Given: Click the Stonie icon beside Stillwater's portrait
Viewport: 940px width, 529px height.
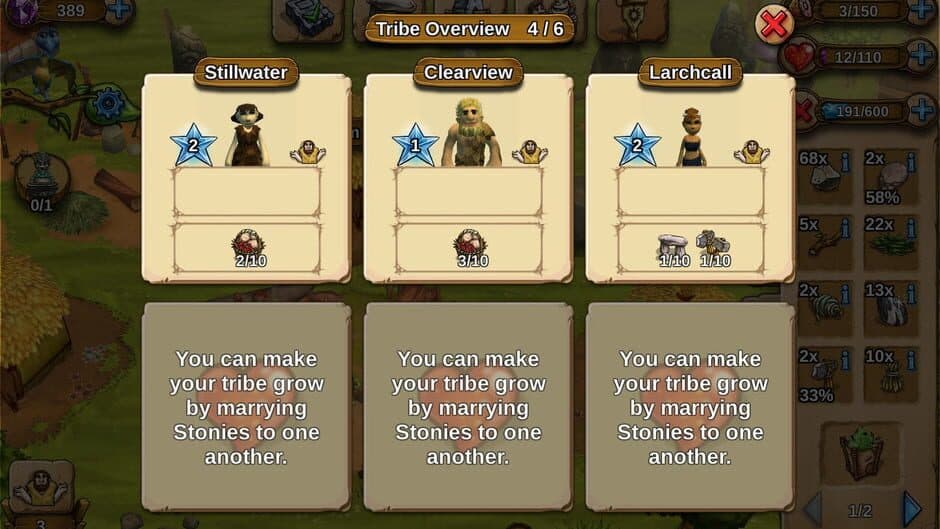Looking at the screenshot, I should click(x=307, y=152).
